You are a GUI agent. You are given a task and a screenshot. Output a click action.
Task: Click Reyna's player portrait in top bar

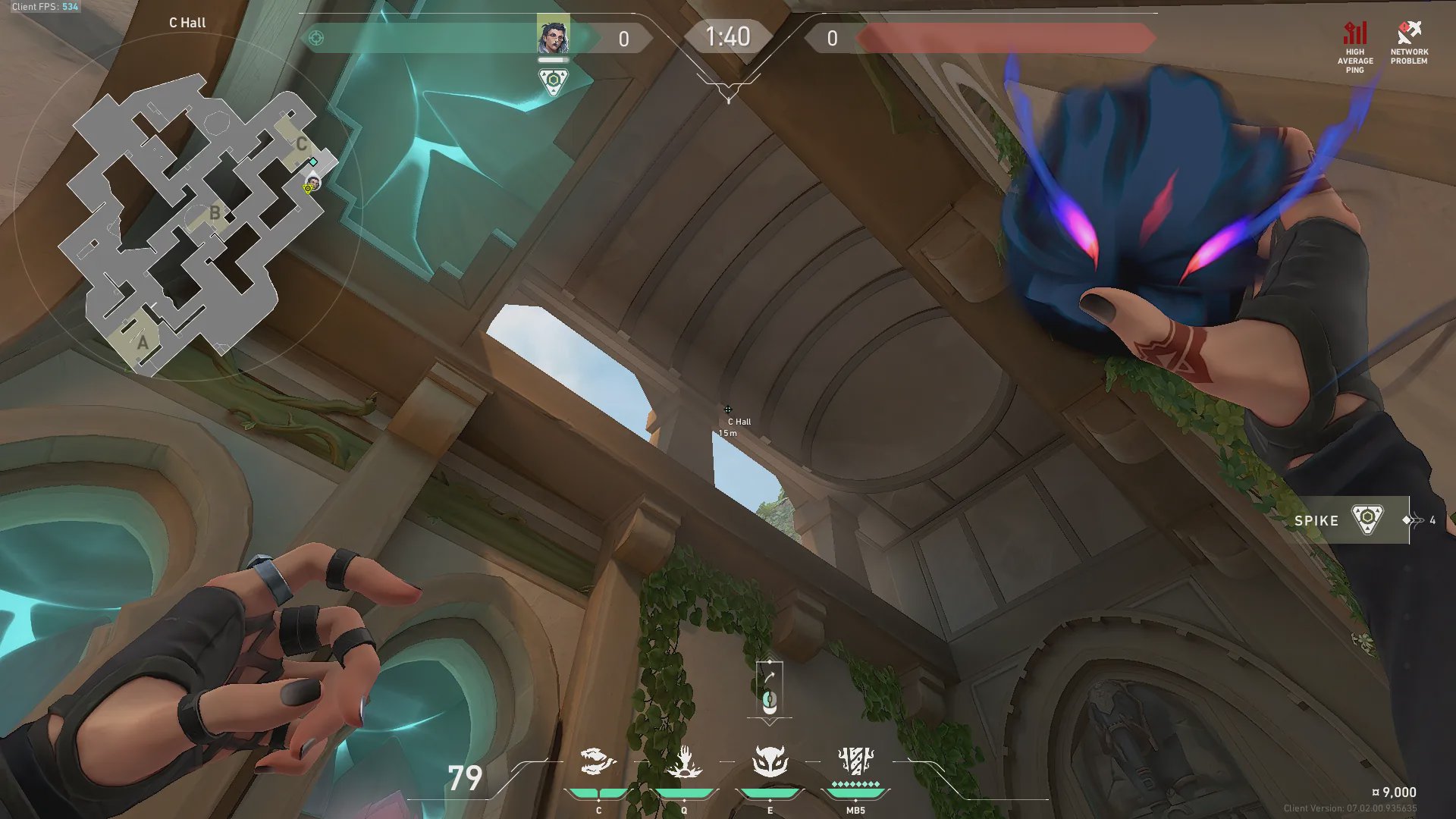[553, 36]
